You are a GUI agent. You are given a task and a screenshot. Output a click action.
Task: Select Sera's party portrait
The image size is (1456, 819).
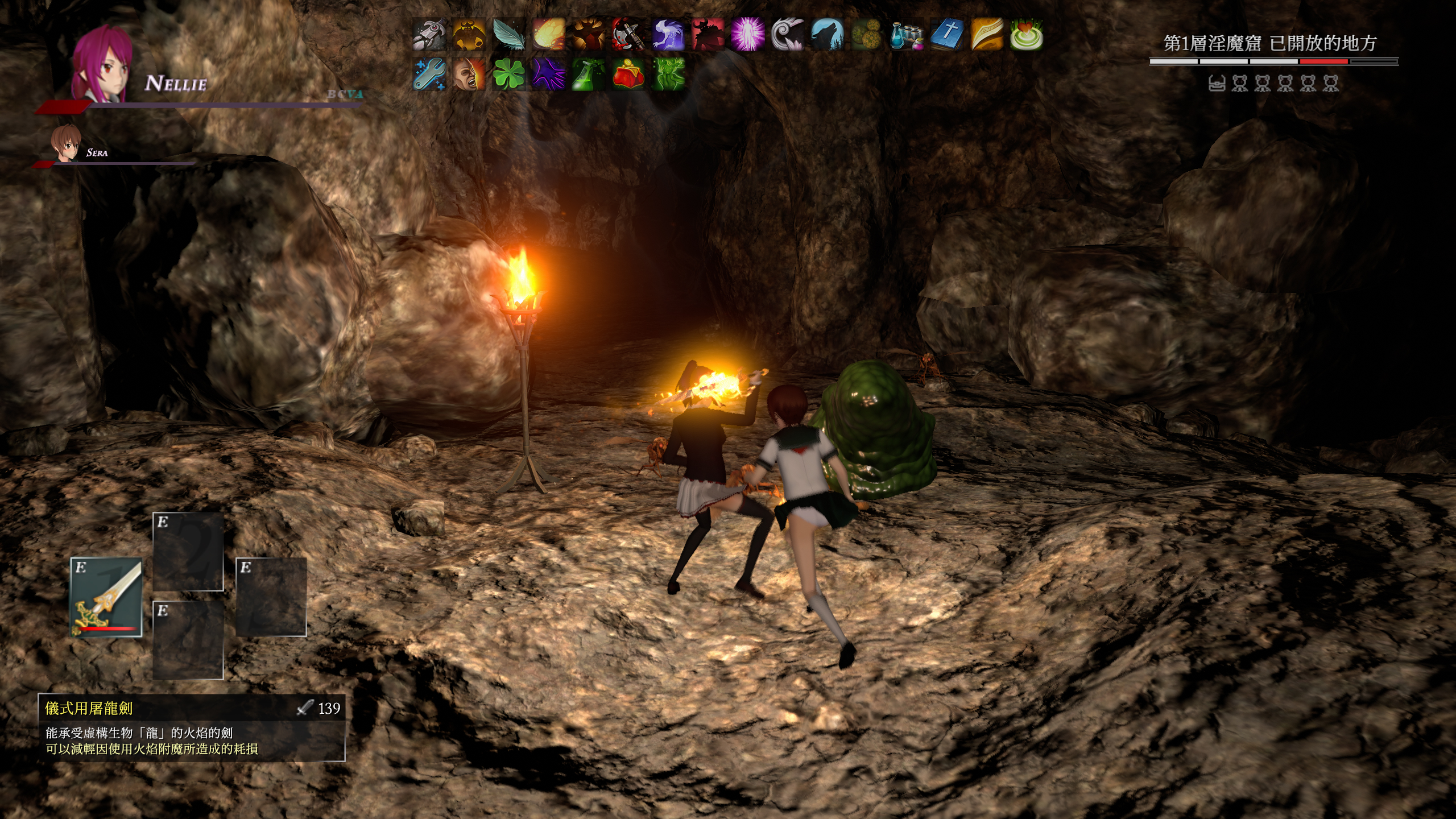pyautogui.click(x=65, y=142)
